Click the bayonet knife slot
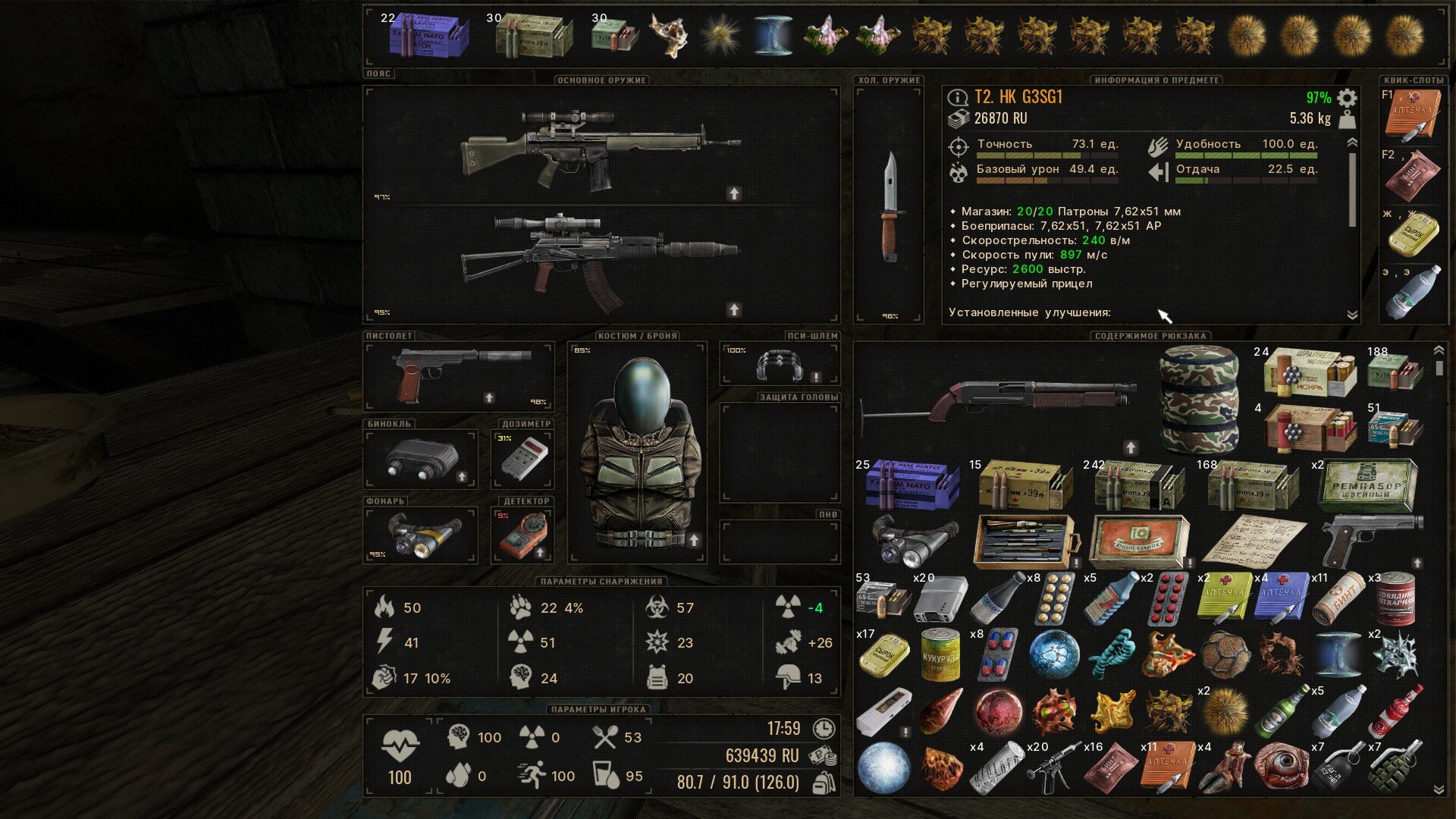The image size is (1456, 819). pos(890,206)
